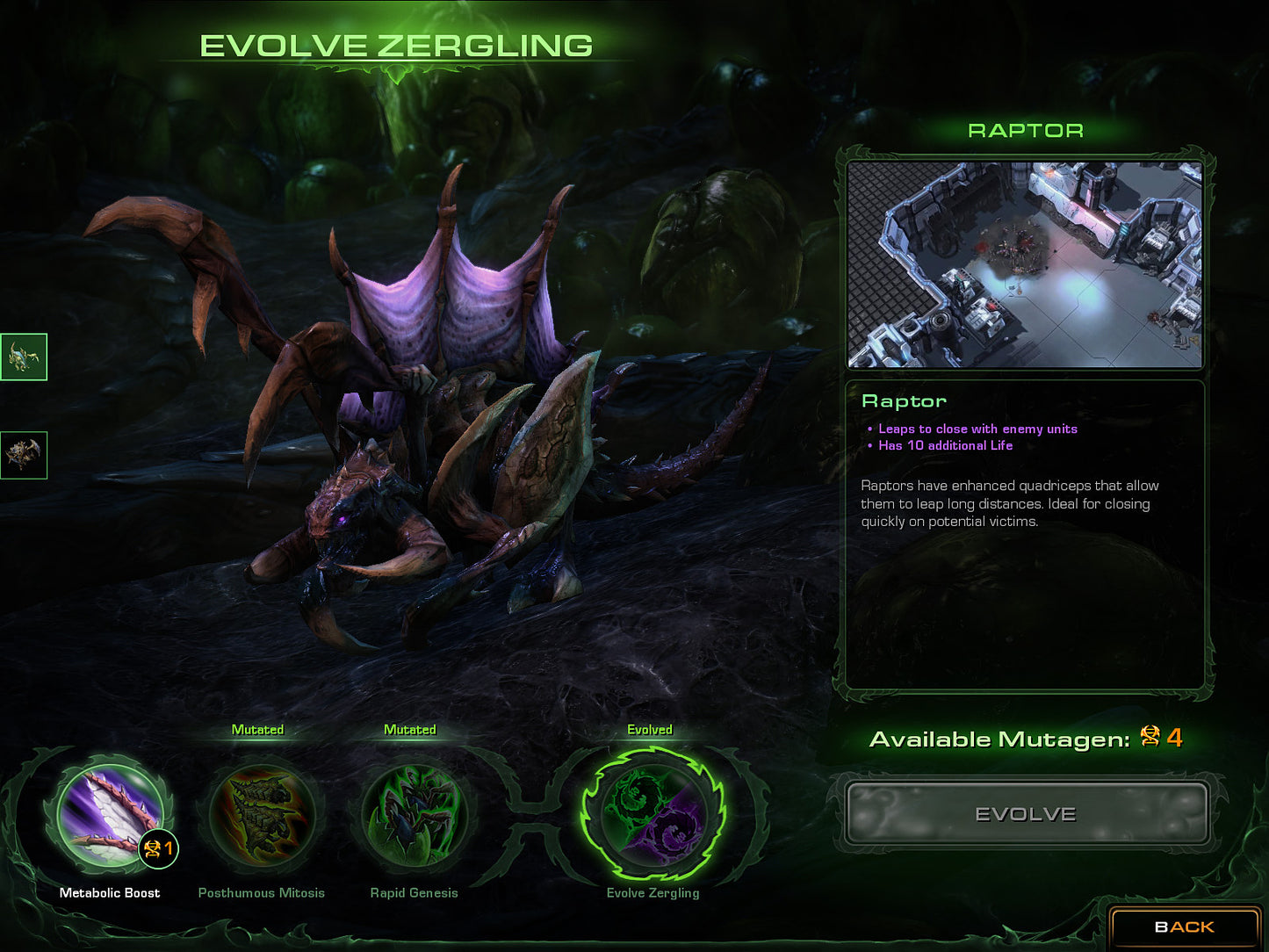Click the mutagen cost badge on Metabolic Boost
Viewport: 1269px width, 952px height.
point(158,849)
